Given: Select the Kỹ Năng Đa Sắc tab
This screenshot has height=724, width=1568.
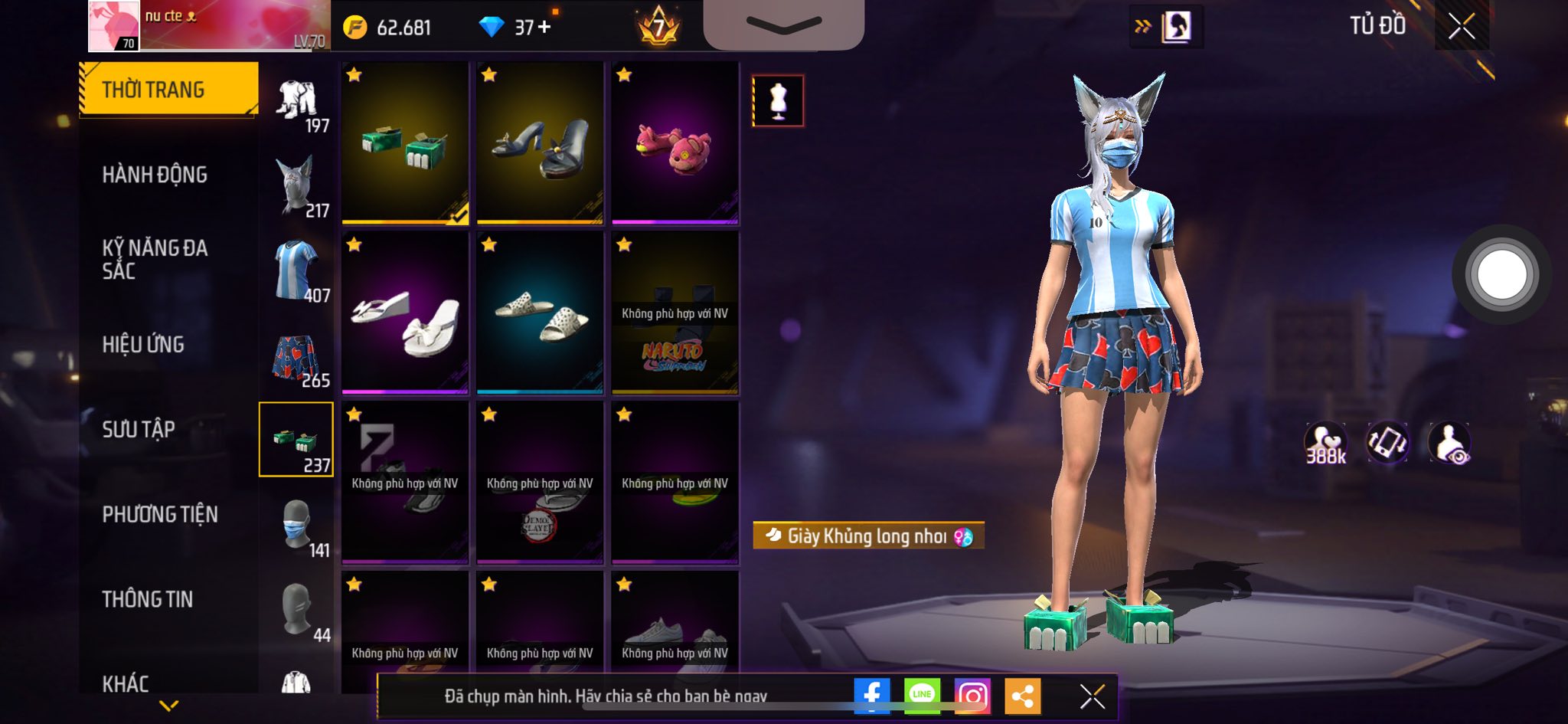Looking at the screenshot, I should [155, 259].
